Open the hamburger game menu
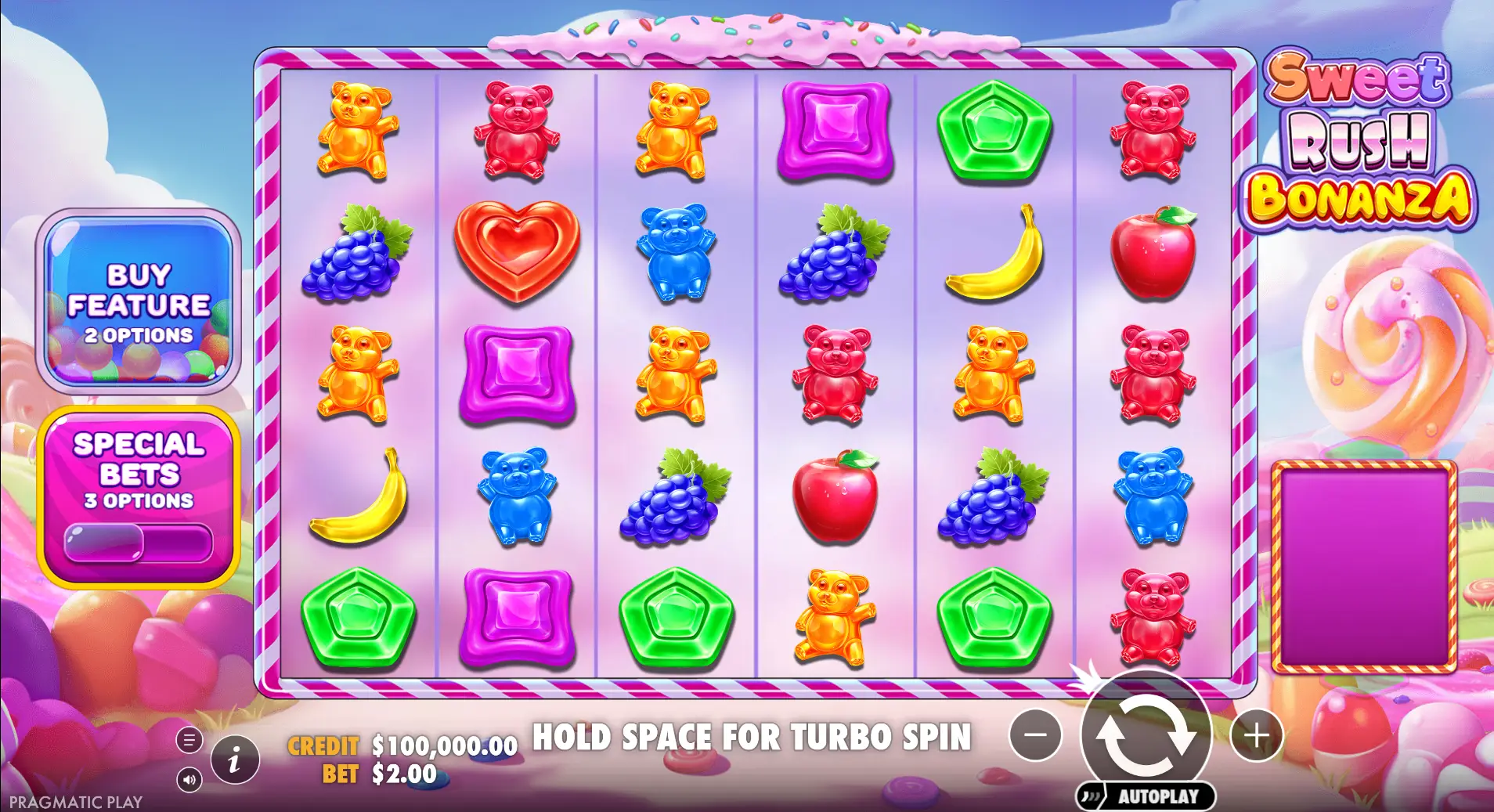The height and width of the screenshot is (812, 1494). point(190,739)
